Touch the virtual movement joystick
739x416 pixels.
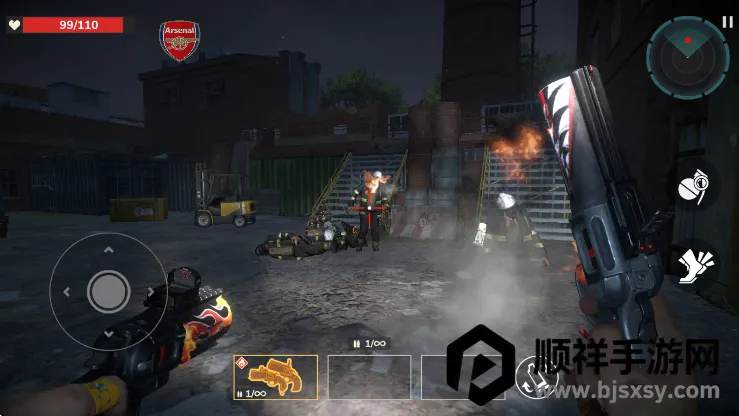pos(108,291)
